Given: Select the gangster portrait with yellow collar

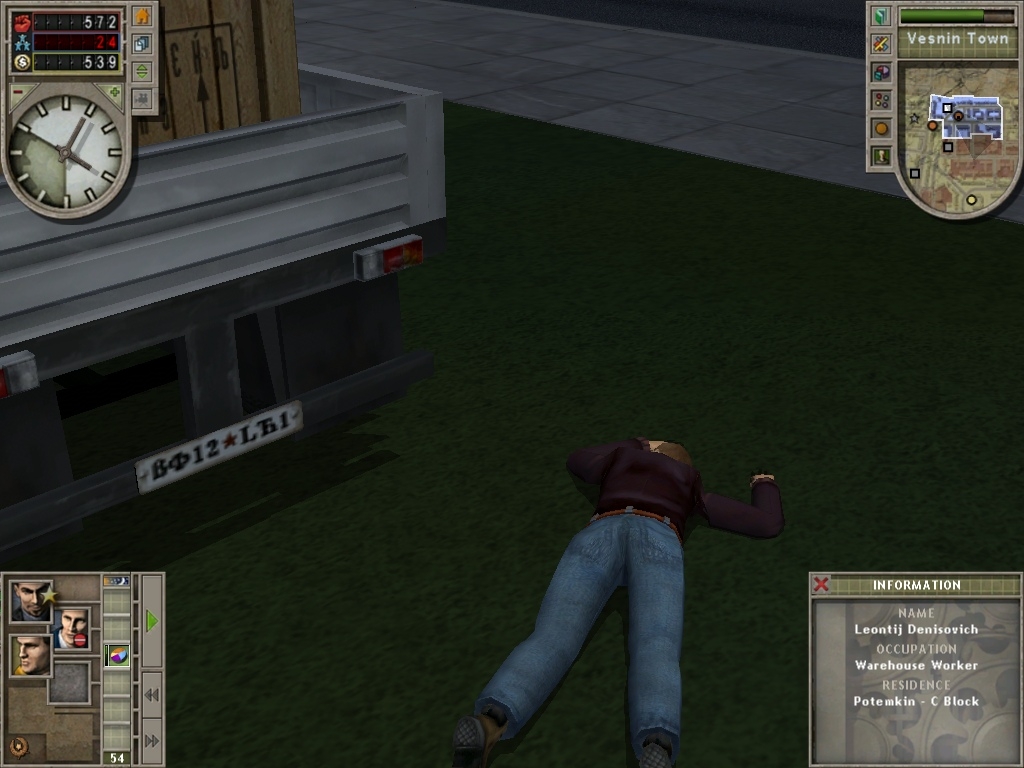Looking at the screenshot, I should click(x=29, y=655).
